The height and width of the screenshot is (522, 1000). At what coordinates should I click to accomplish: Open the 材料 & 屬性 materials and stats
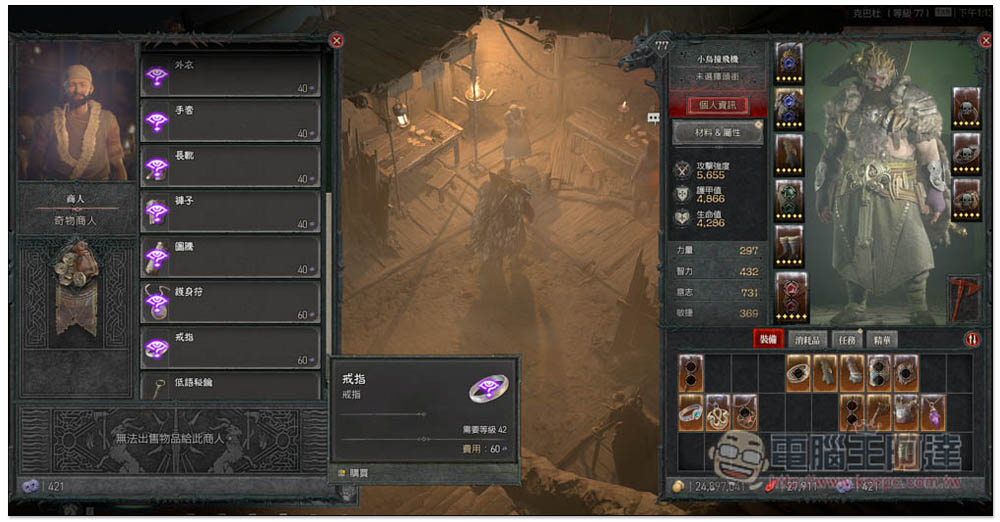[x=717, y=132]
